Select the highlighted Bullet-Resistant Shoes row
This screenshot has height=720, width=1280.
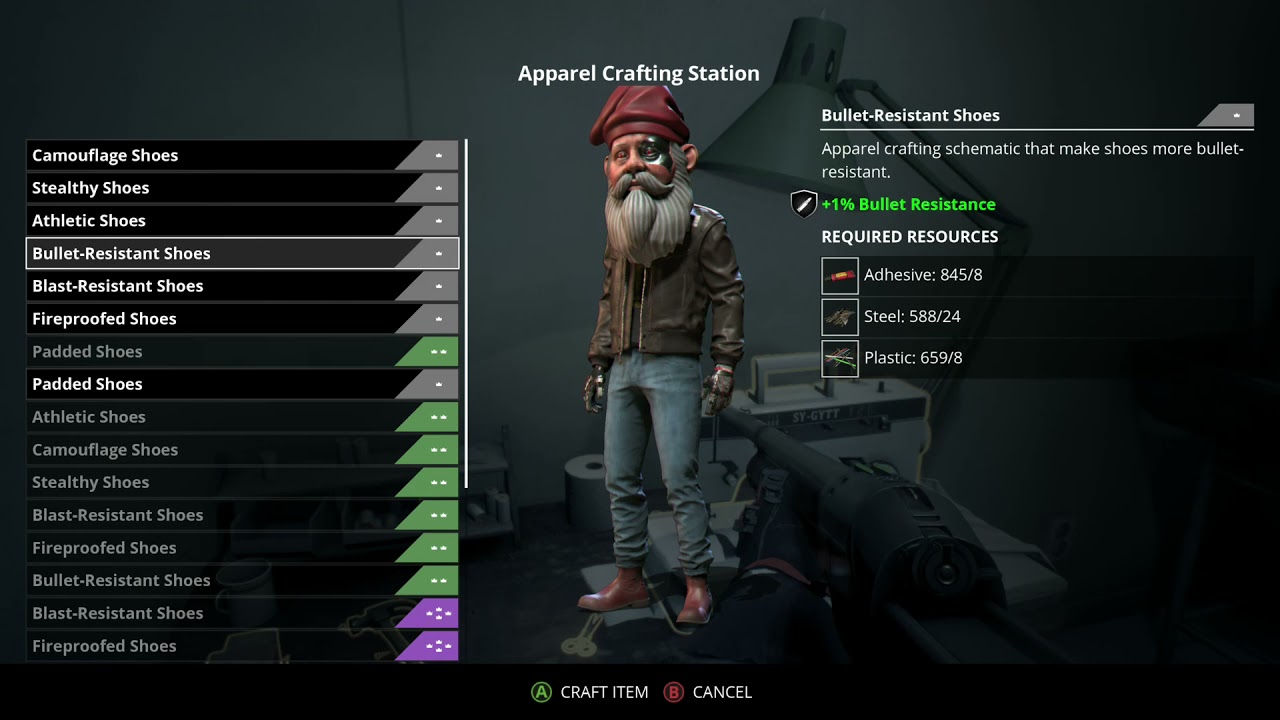[x=240, y=254]
